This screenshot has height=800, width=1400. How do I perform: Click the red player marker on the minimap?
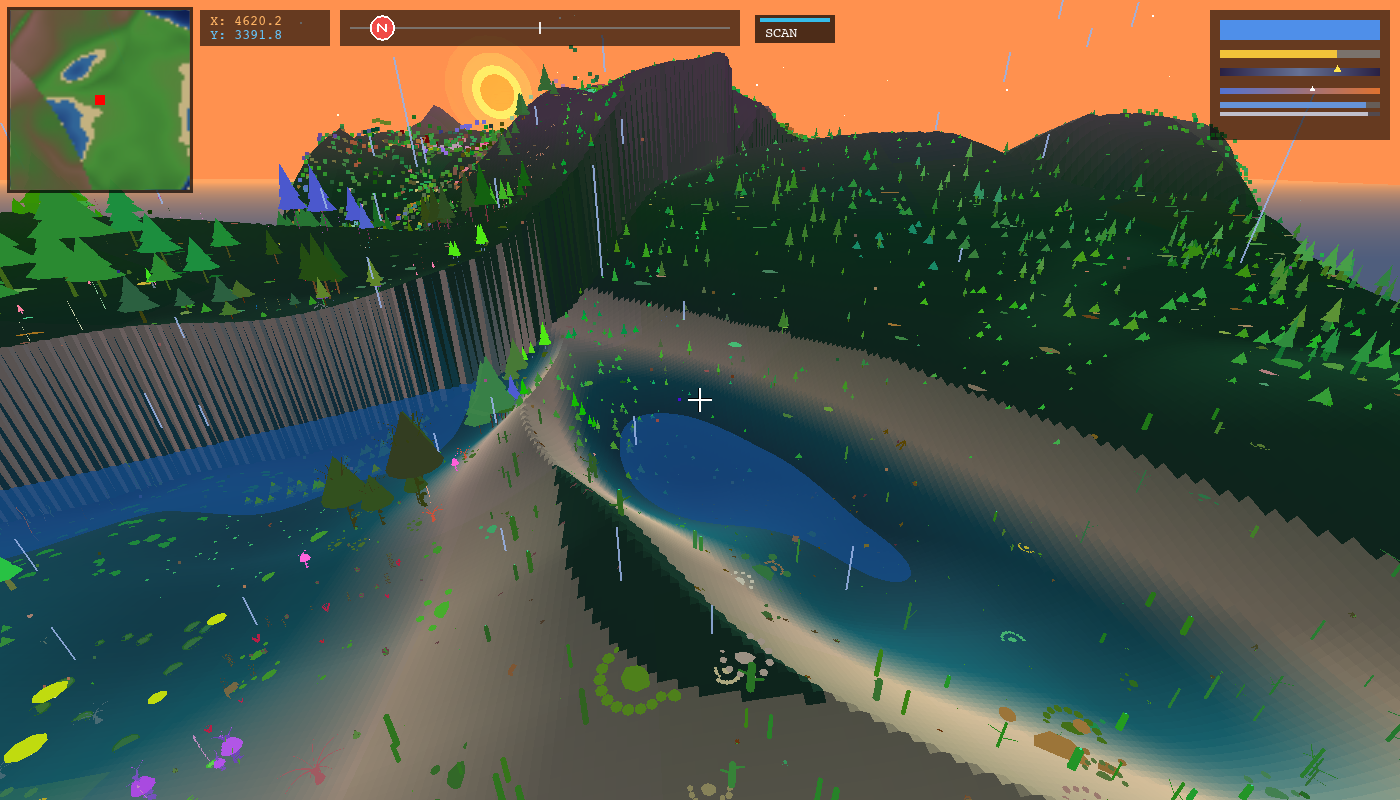click(x=100, y=100)
